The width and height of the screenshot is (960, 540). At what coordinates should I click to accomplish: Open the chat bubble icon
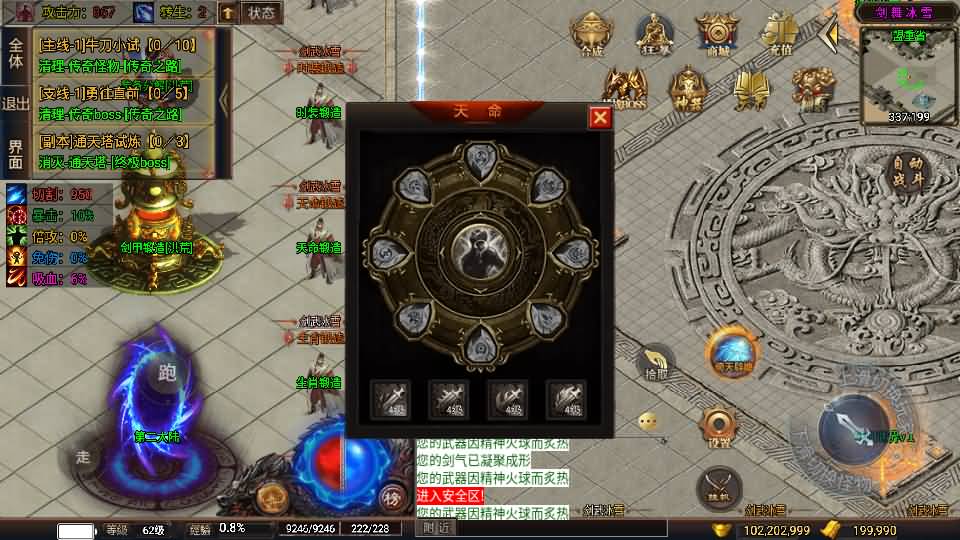(650, 421)
